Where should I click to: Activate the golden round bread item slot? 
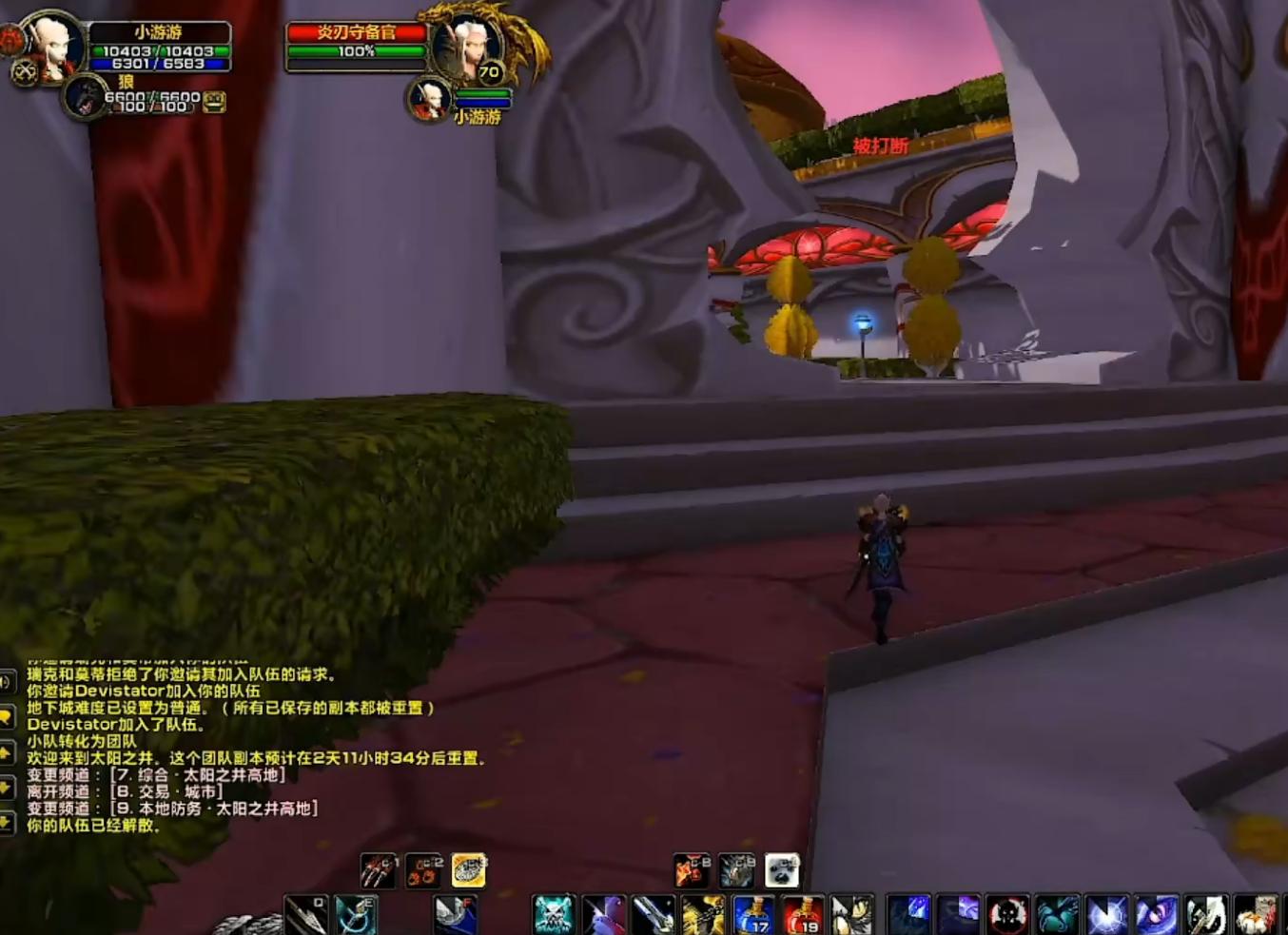click(x=469, y=870)
